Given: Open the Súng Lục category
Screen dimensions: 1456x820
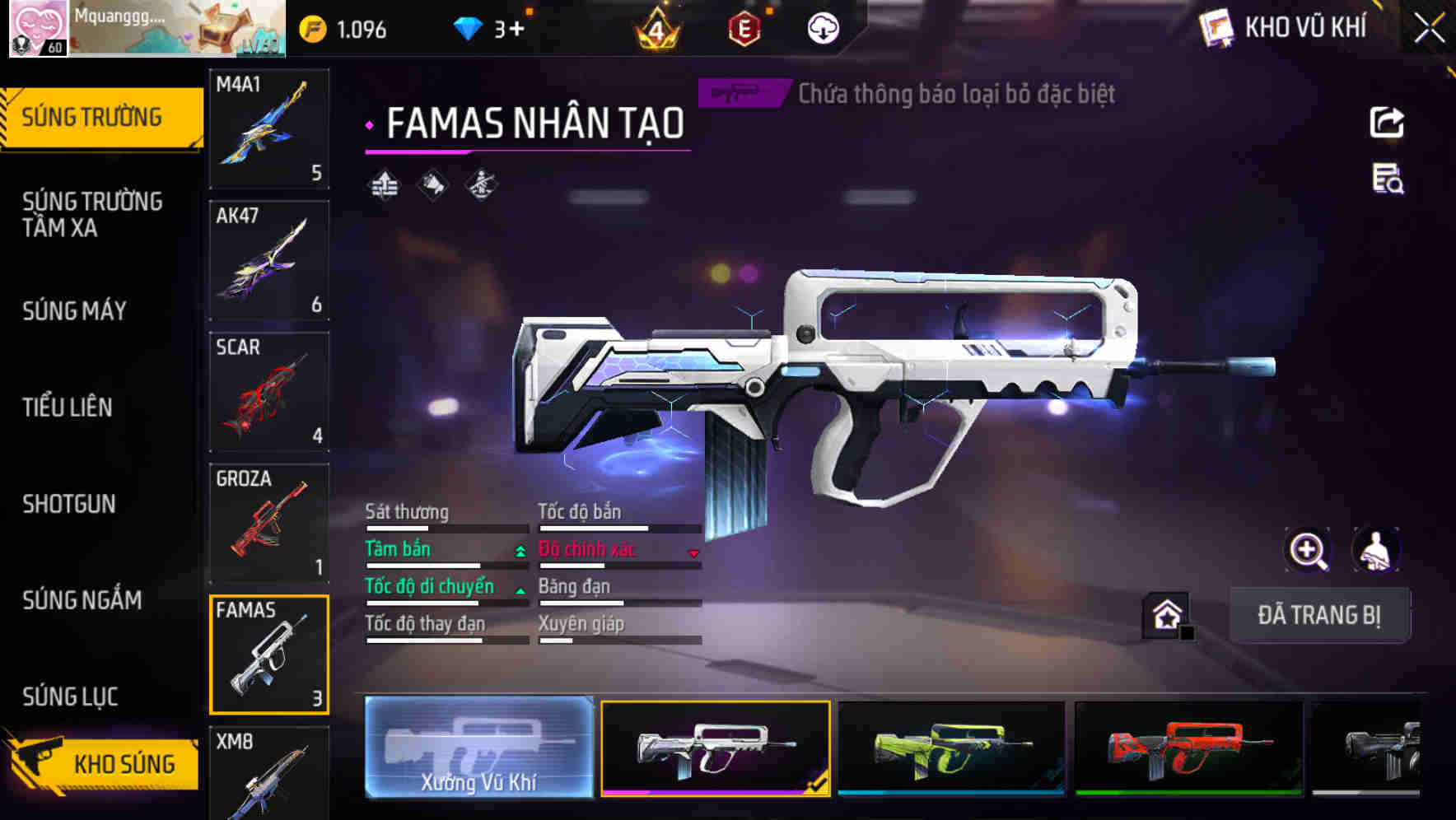Looking at the screenshot, I should tap(70, 696).
